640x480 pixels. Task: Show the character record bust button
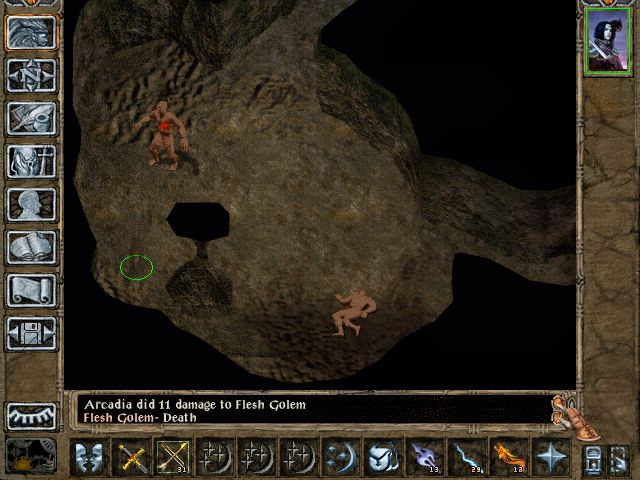click(x=31, y=203)
